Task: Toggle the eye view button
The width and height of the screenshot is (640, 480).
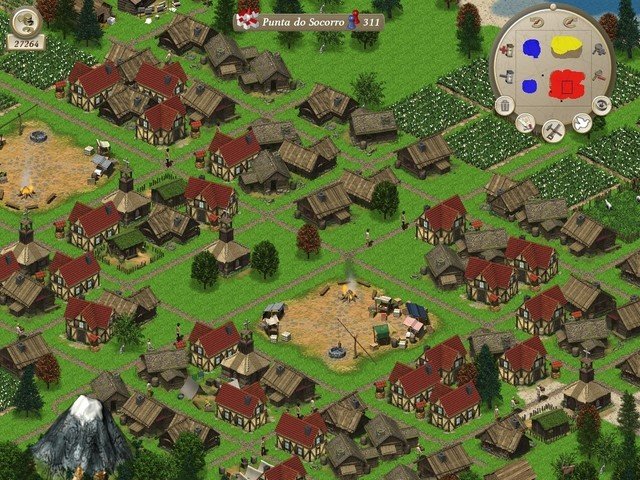Action: coord(603,105)
